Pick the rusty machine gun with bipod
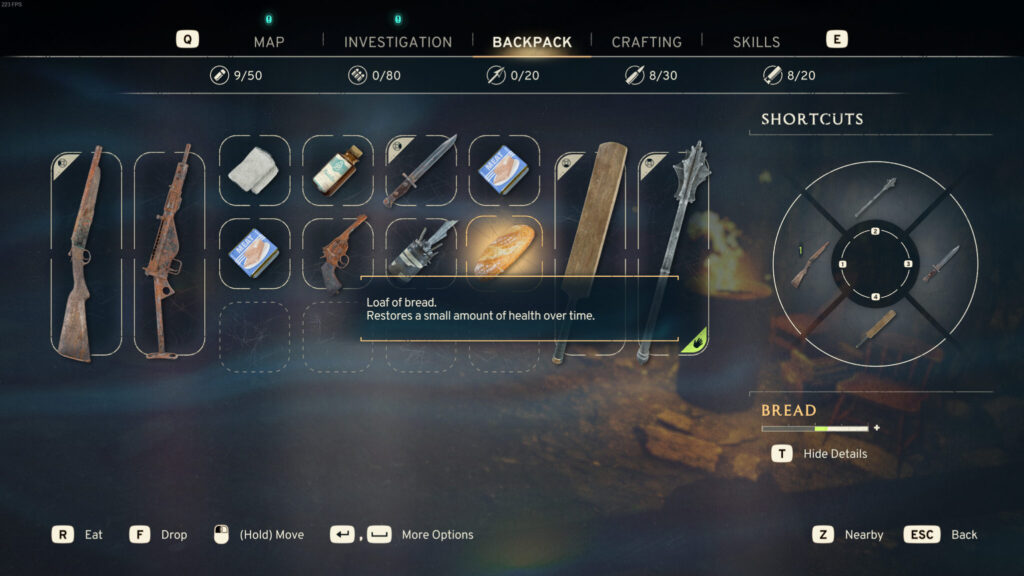Image resolution: width=1024 pixels, height=576 pixels. [x=169, y=253]
